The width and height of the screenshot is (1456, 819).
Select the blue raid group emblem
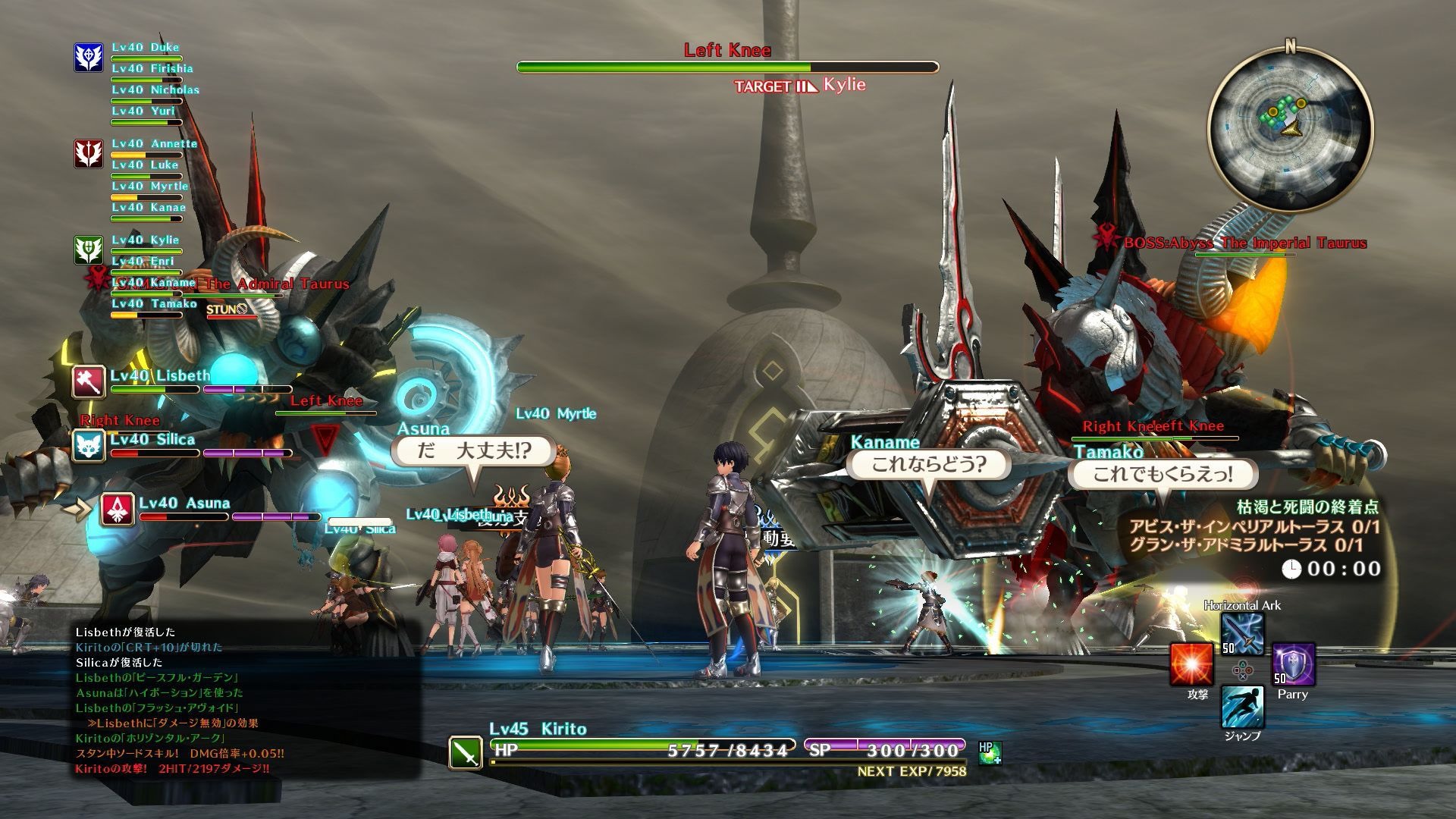click(x=89, y=58)
